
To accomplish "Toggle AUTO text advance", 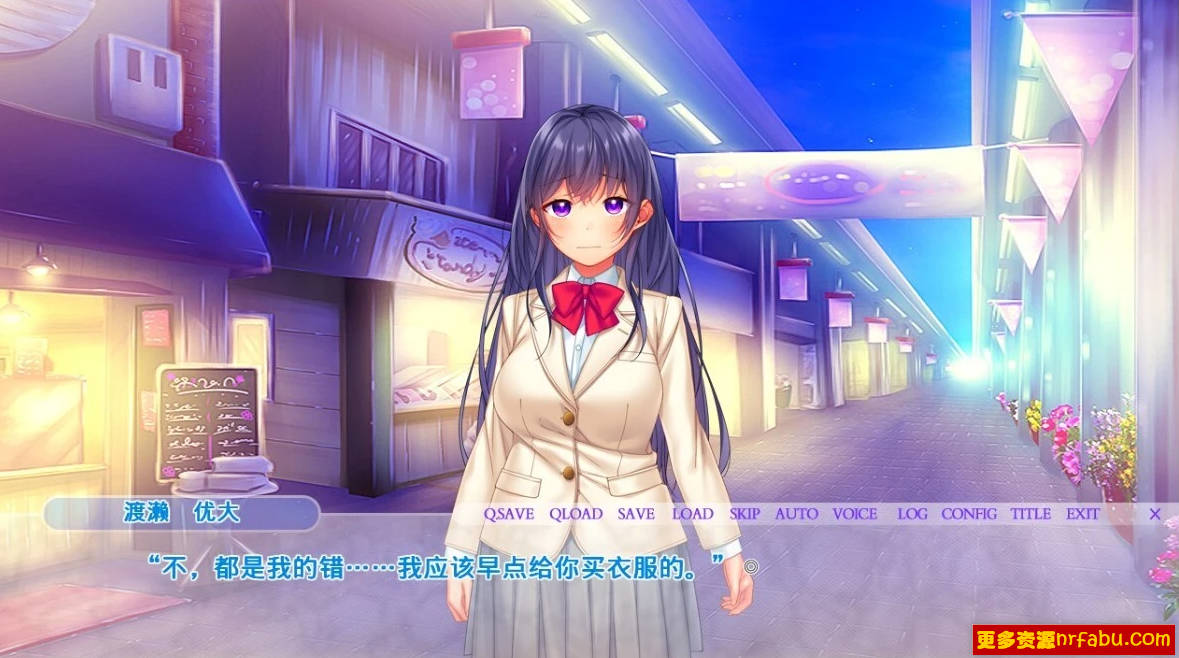I will point(797,514).
